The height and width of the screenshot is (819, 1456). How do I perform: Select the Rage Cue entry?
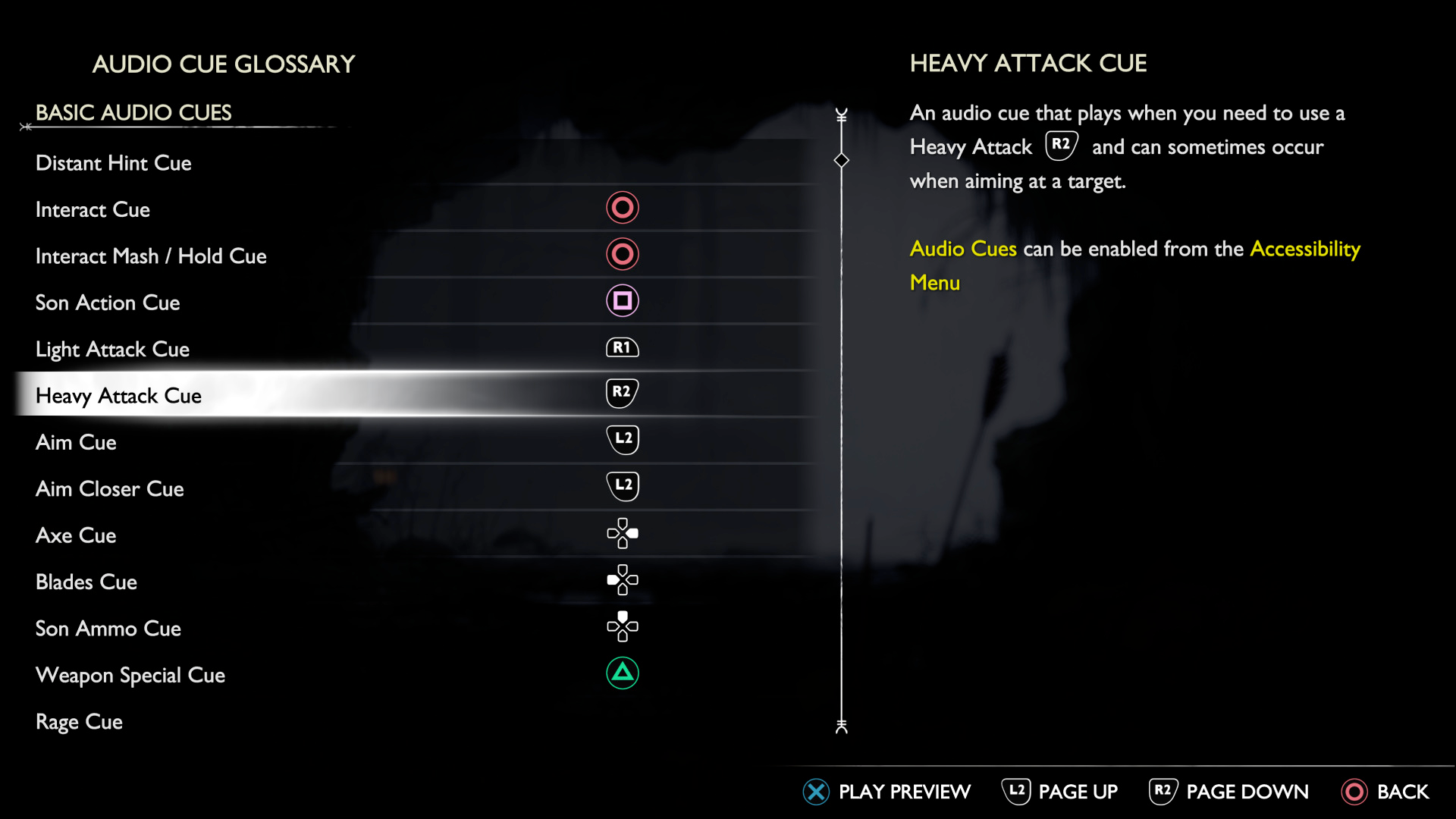[79, 722]
